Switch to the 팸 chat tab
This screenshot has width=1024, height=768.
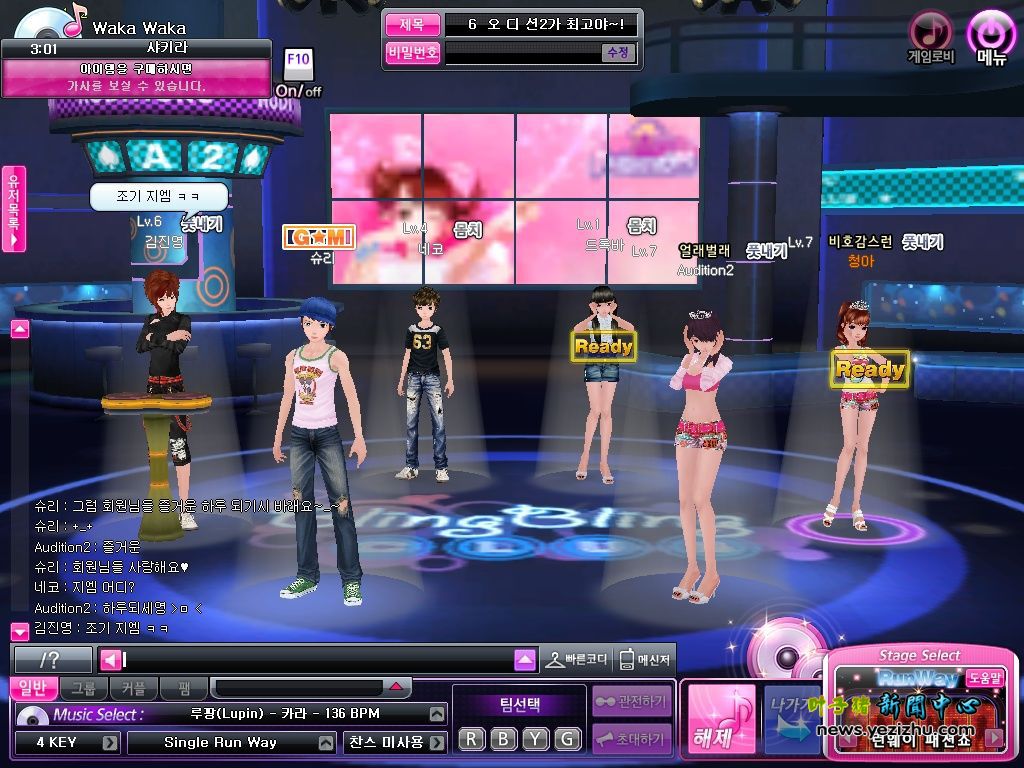(x=183, y=688)
